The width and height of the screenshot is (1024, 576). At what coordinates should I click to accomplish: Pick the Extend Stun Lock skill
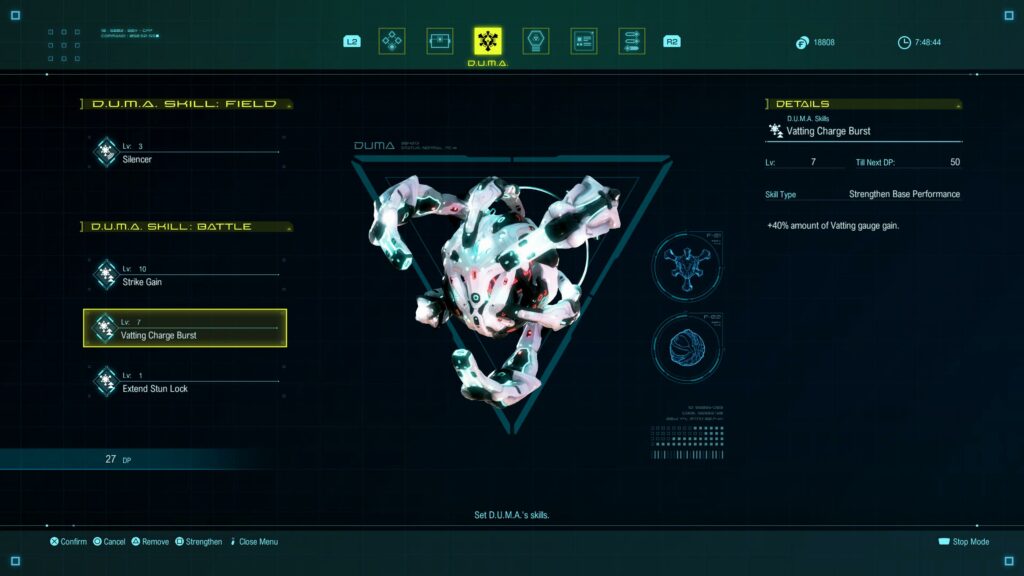click(x=184, y=382)
